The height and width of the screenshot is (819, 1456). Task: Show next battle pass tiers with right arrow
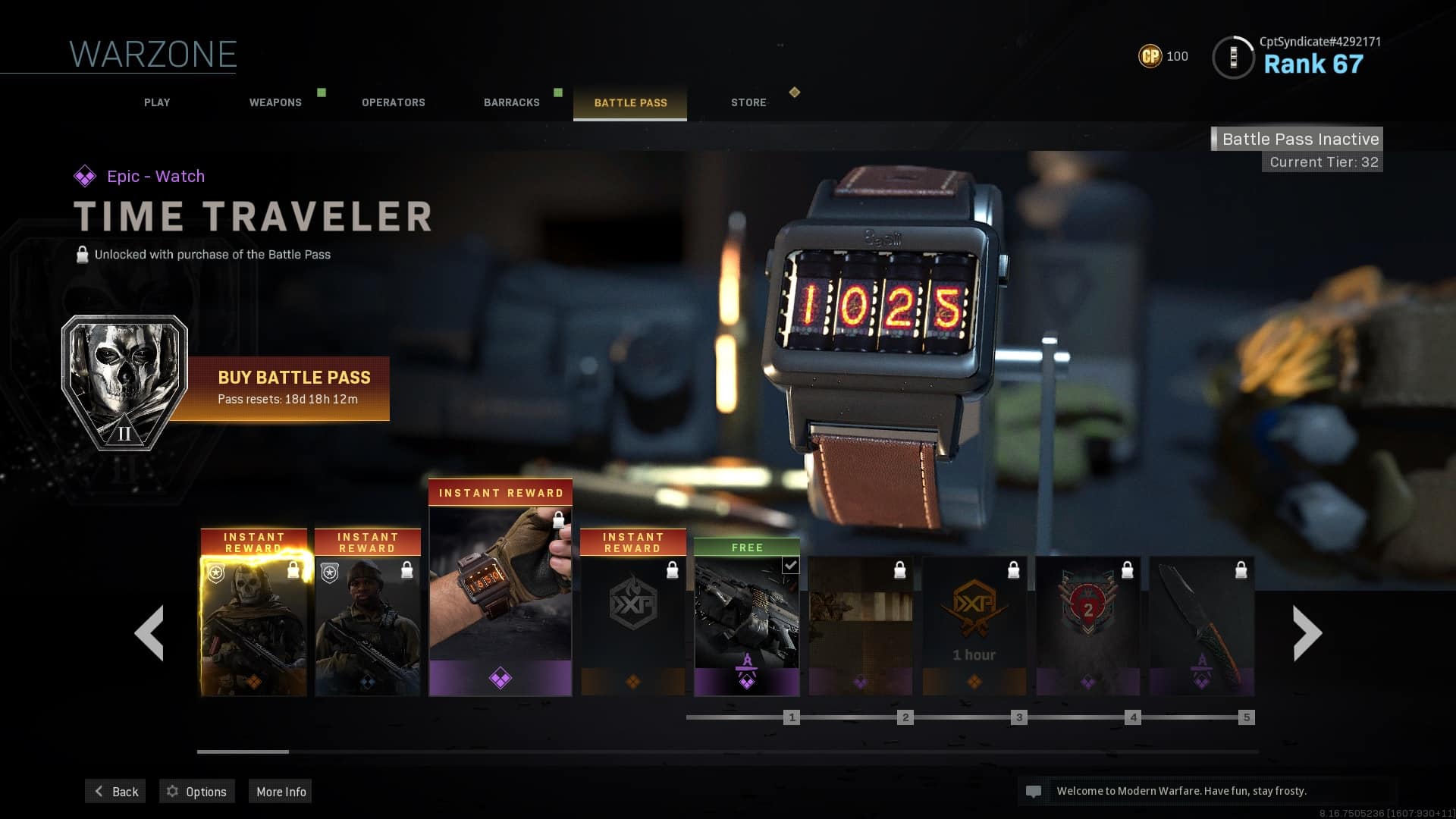click(1307, 633)
